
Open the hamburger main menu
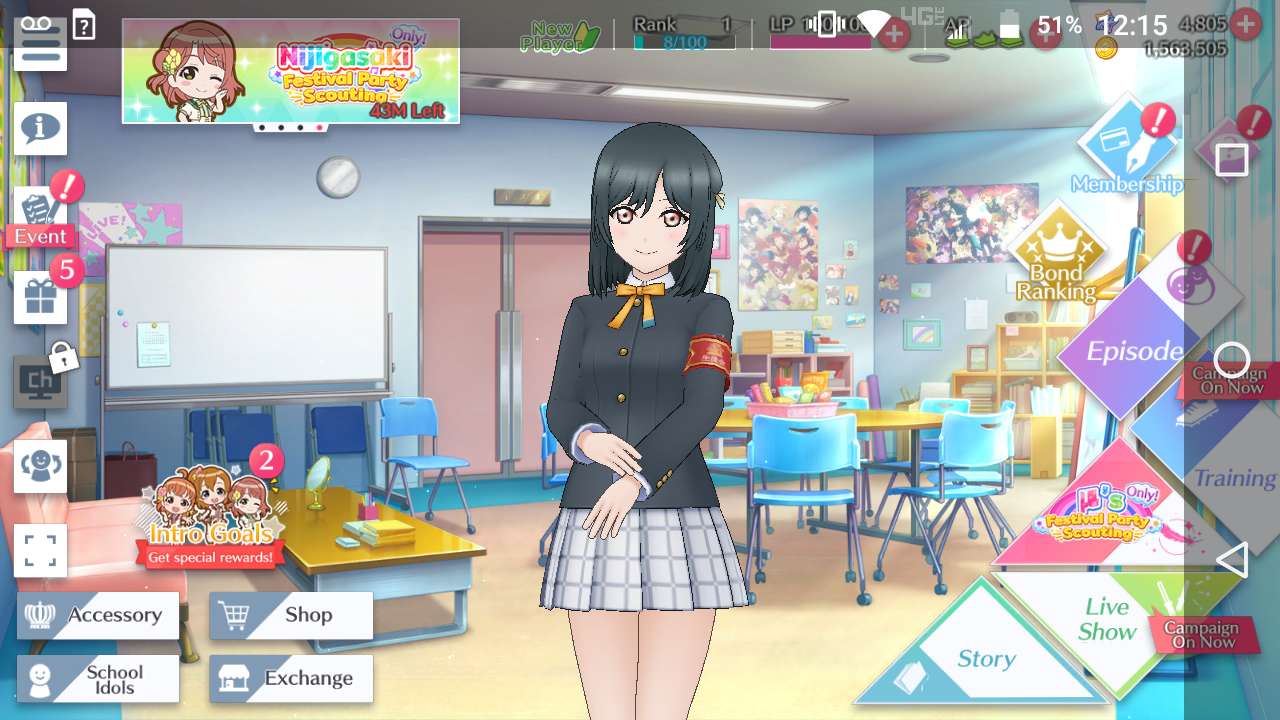40,45
